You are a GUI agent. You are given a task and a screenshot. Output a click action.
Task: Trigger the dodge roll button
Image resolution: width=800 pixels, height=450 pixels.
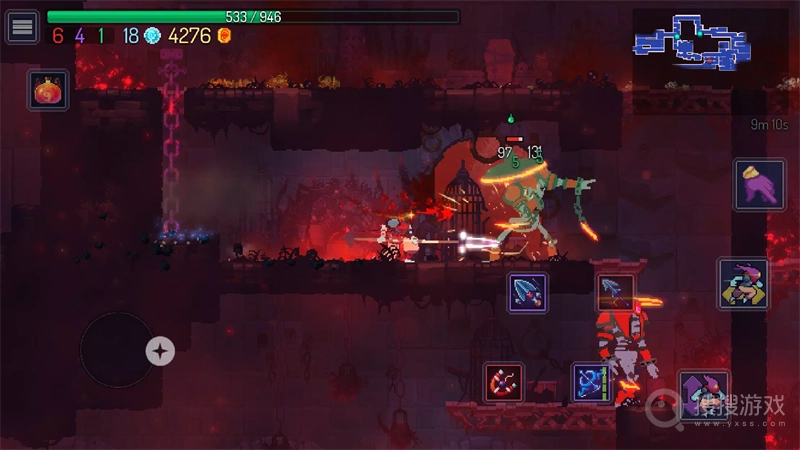click(742, 283)
